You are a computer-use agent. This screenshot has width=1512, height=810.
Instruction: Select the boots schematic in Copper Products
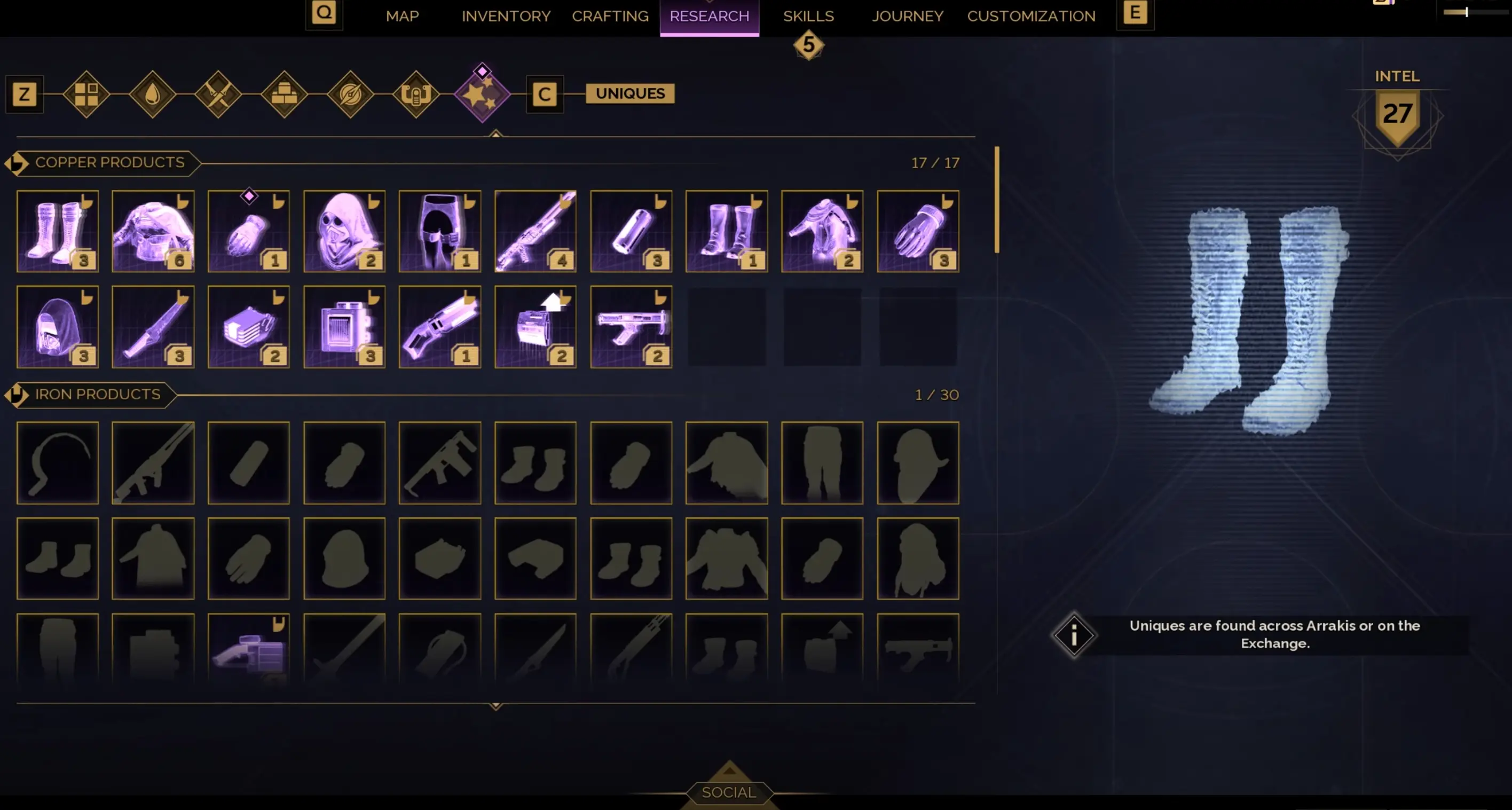coord(57,231)
